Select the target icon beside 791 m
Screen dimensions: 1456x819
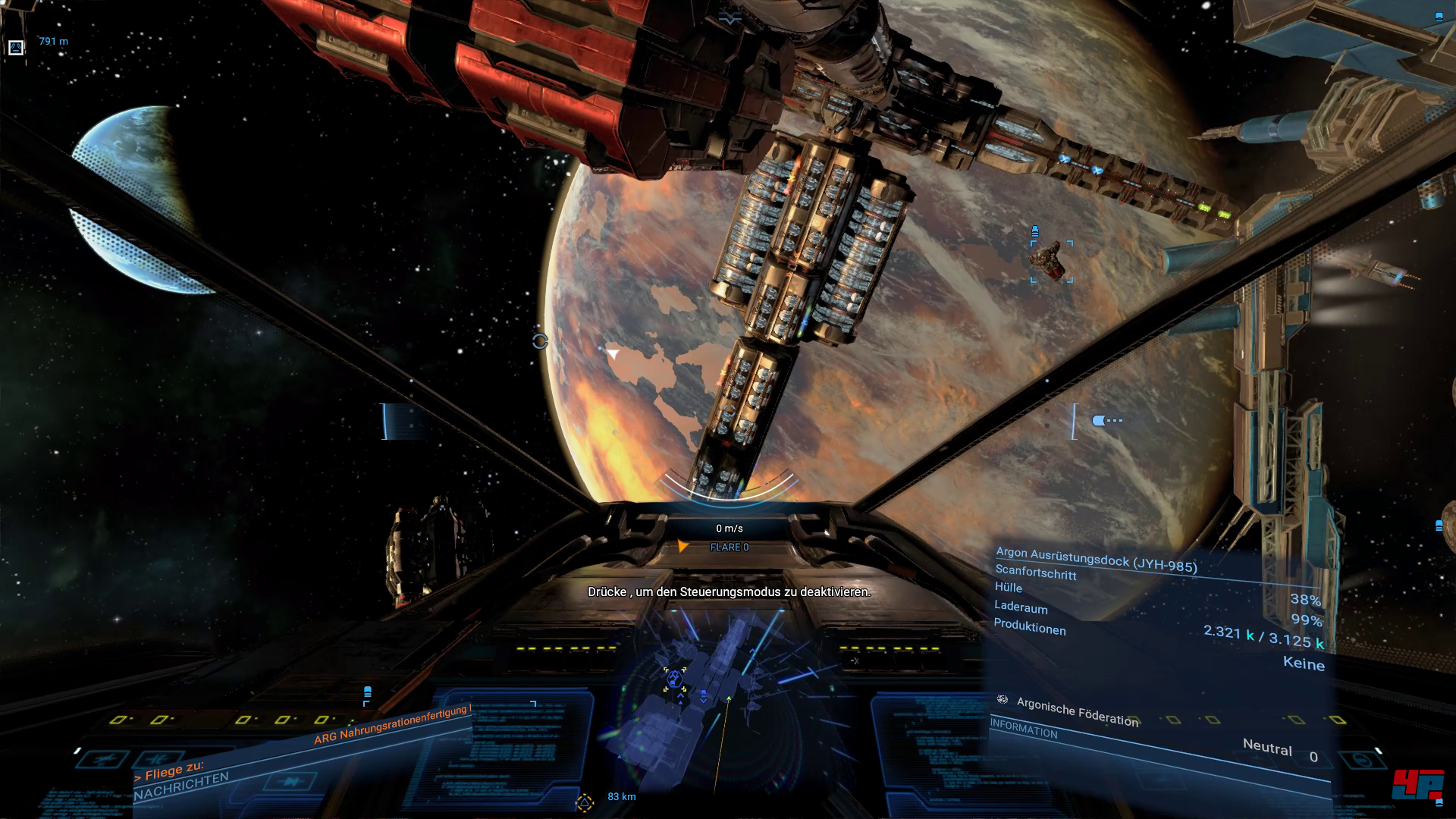(x=16, y=48)
